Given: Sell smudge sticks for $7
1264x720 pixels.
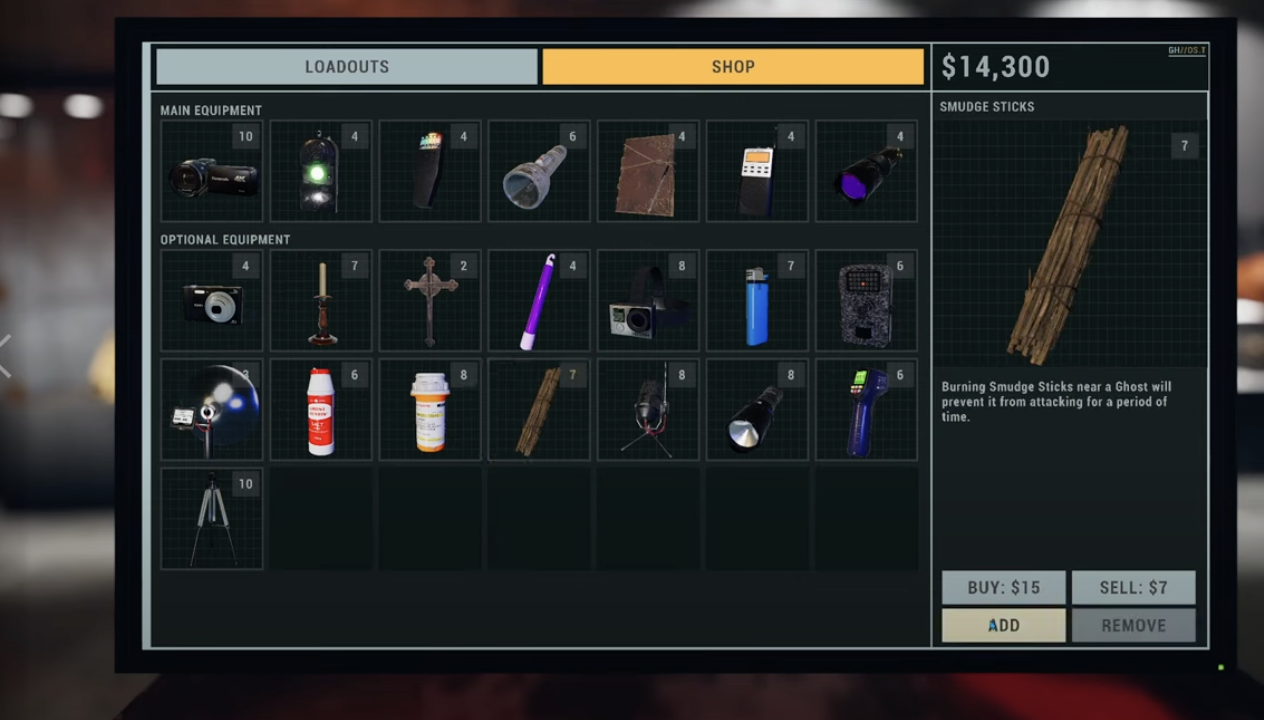Looking at the screenshot, I should (1133, 588).
